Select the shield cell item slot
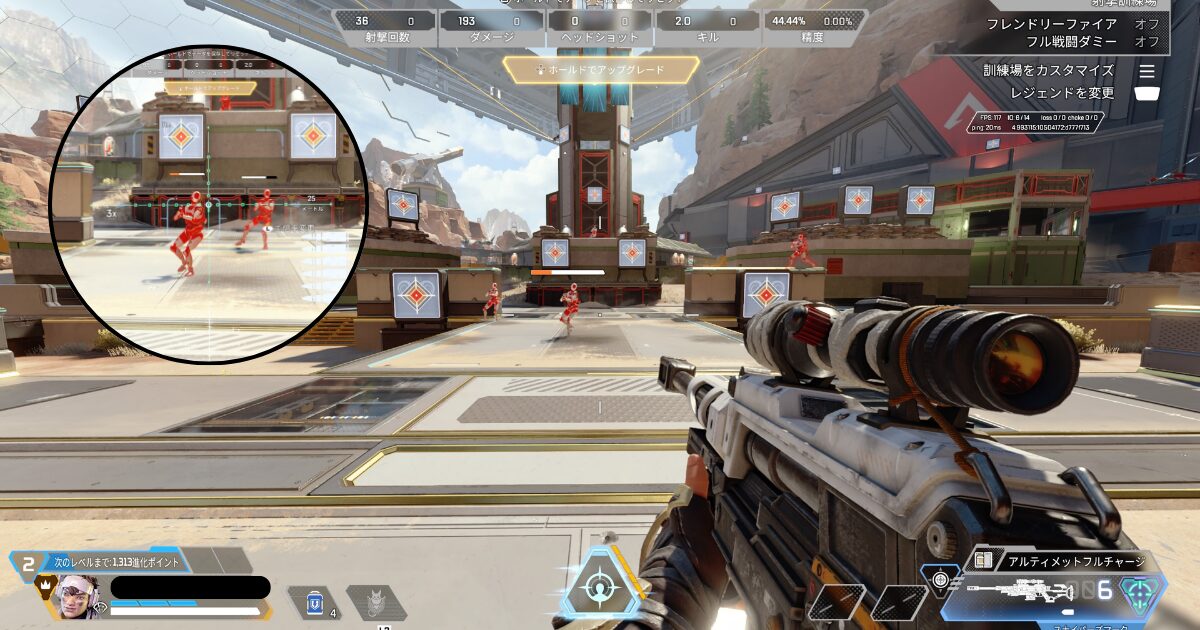 coord(316,603)
